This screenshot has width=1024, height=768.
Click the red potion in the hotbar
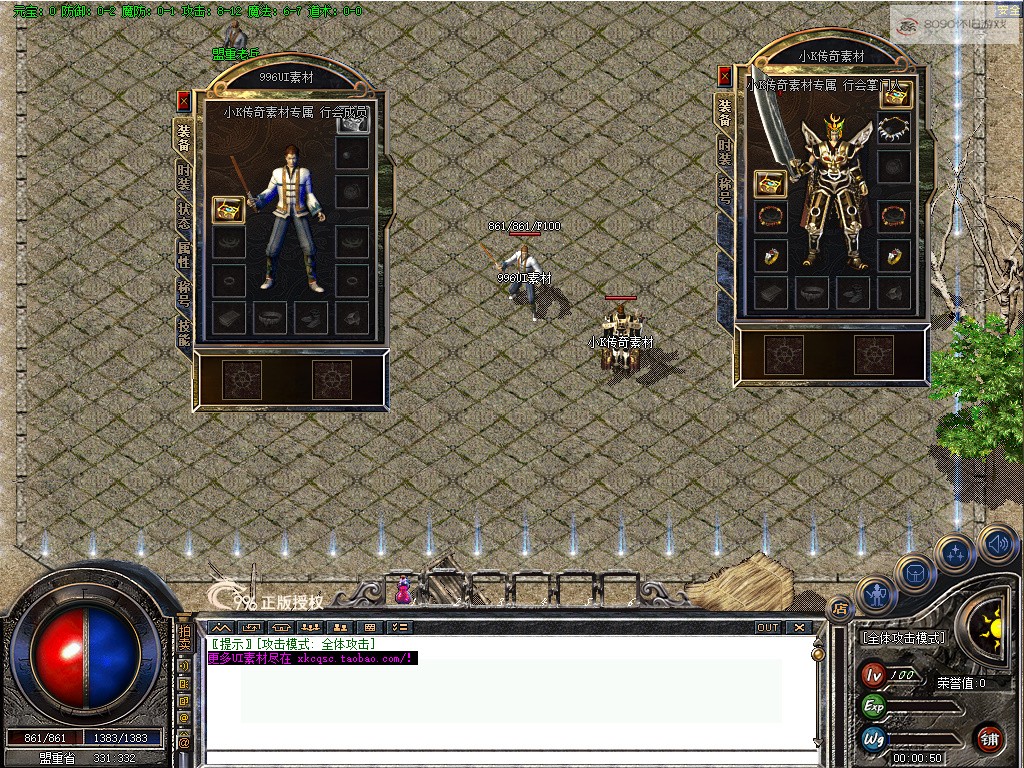(x=404, y=590)
